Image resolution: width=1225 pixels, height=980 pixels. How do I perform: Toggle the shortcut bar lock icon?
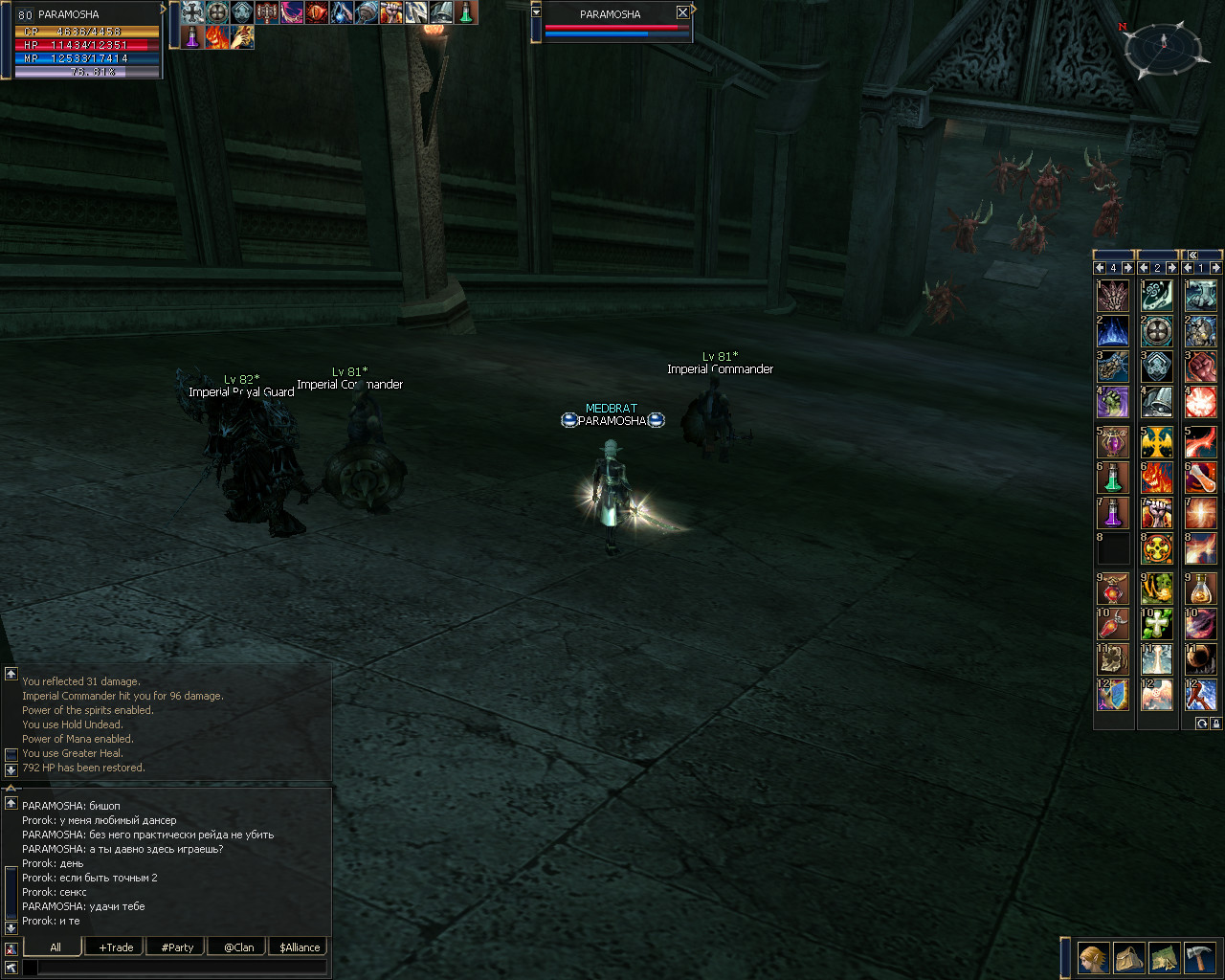(x=1215, y=724)
